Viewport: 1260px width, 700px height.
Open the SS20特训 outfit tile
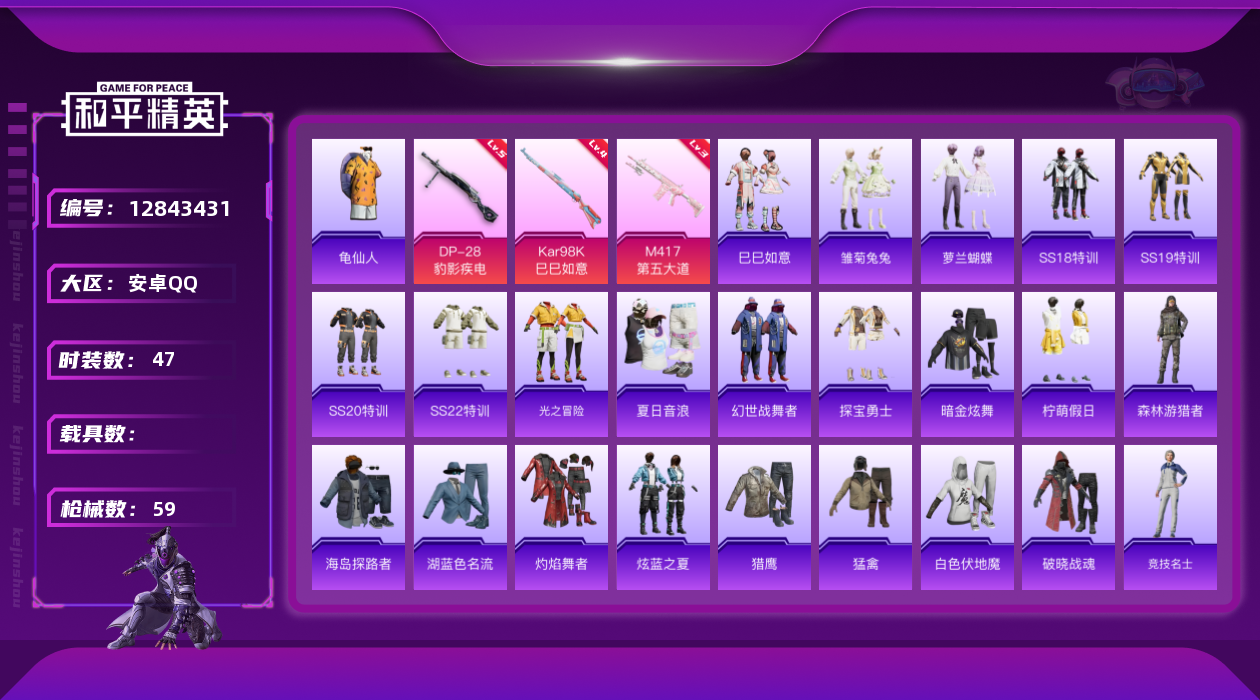click(358, 364)
